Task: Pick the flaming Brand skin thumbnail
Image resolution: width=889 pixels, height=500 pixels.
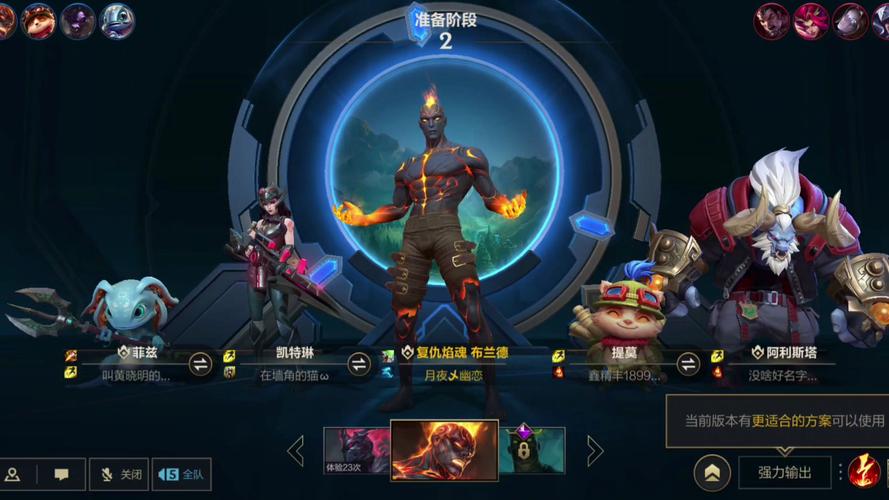Action: (x=444, y=450)
